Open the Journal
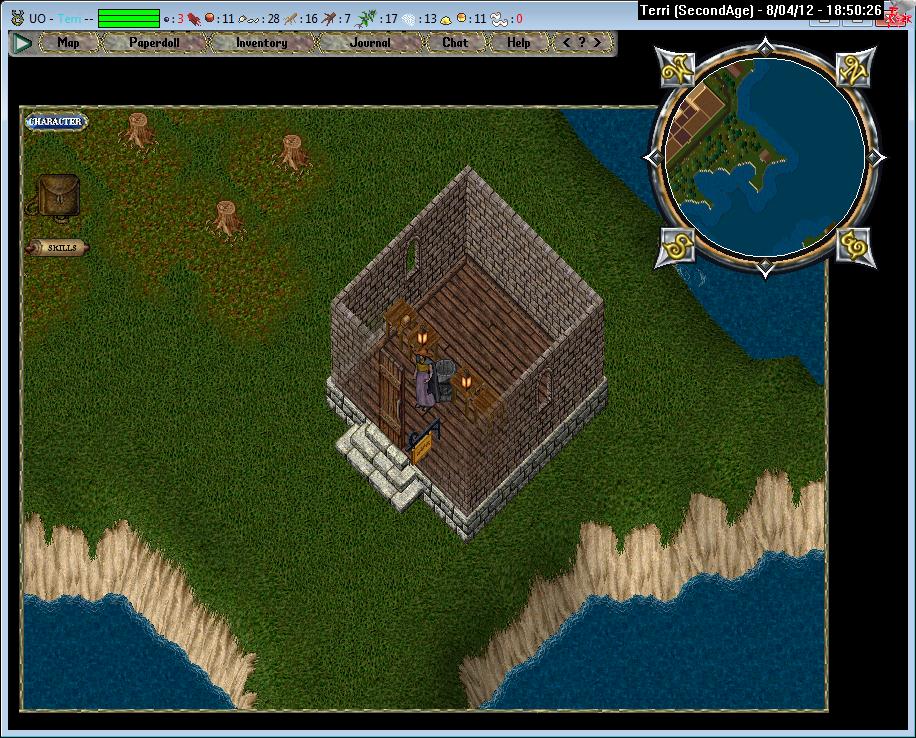916x738 pixels. coord(370,43)
